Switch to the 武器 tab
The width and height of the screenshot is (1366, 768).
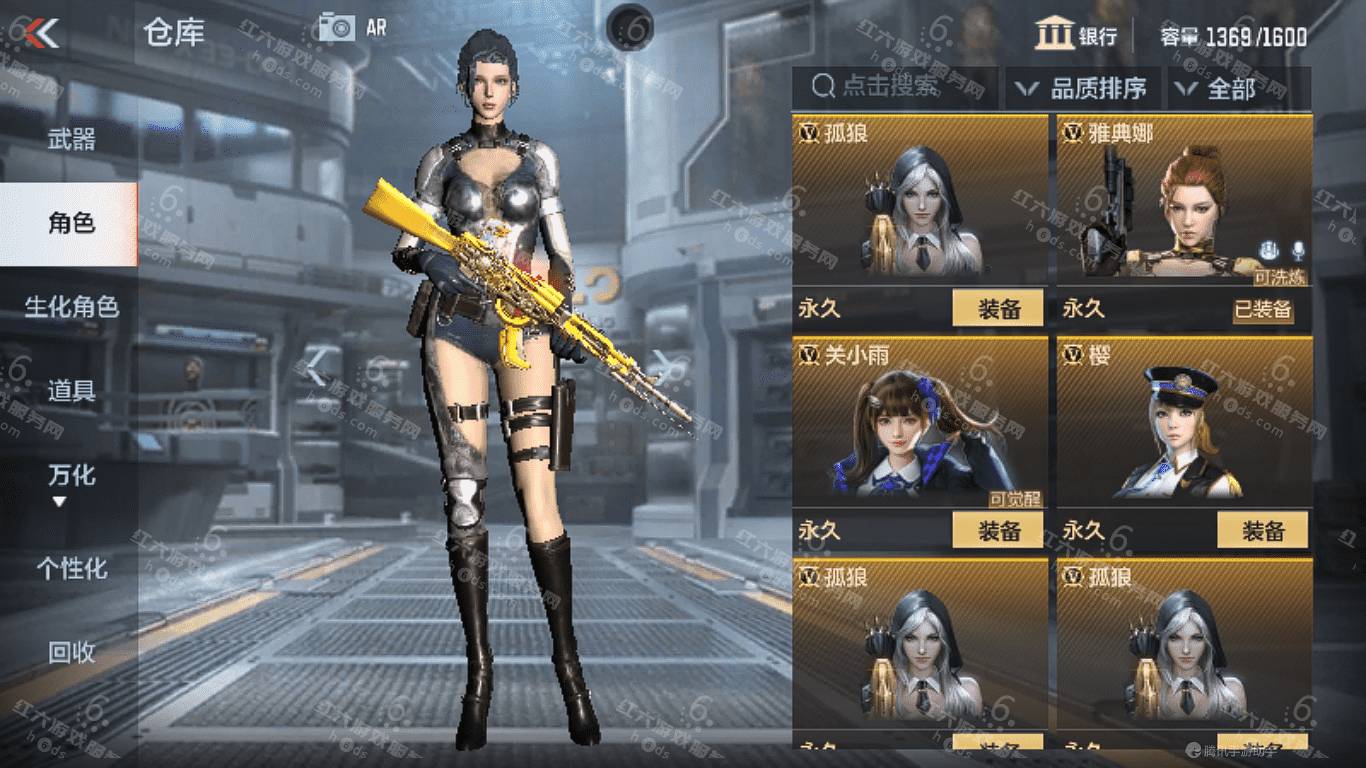(x=72, y=139)
